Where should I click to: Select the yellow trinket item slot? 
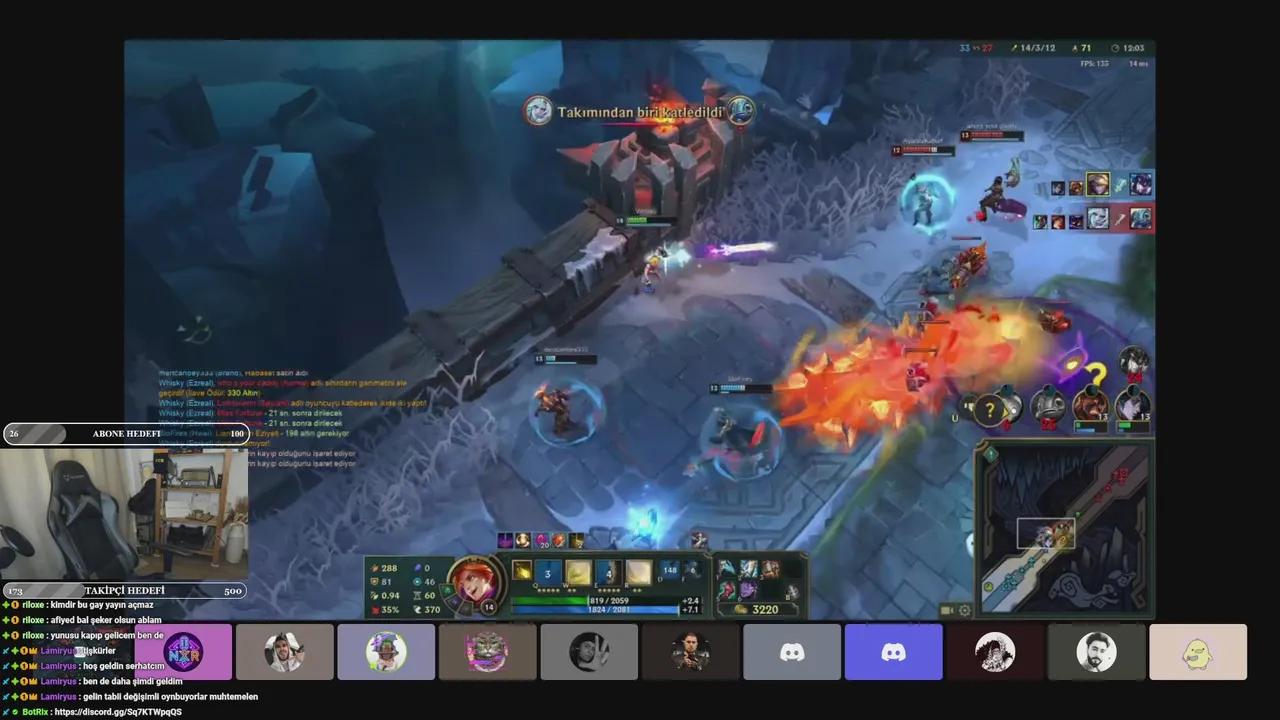(x=791, y=590)
